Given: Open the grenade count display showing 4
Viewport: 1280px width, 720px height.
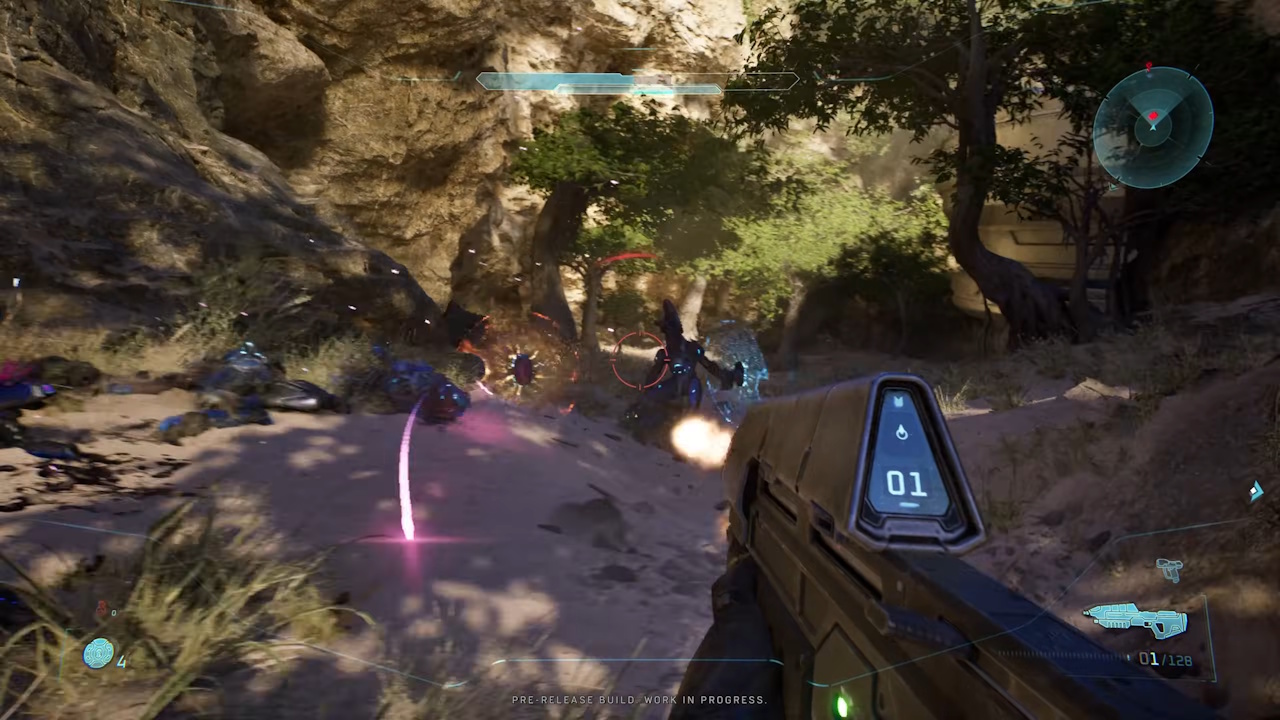Looking at the screenshot, I should point(121,660).
